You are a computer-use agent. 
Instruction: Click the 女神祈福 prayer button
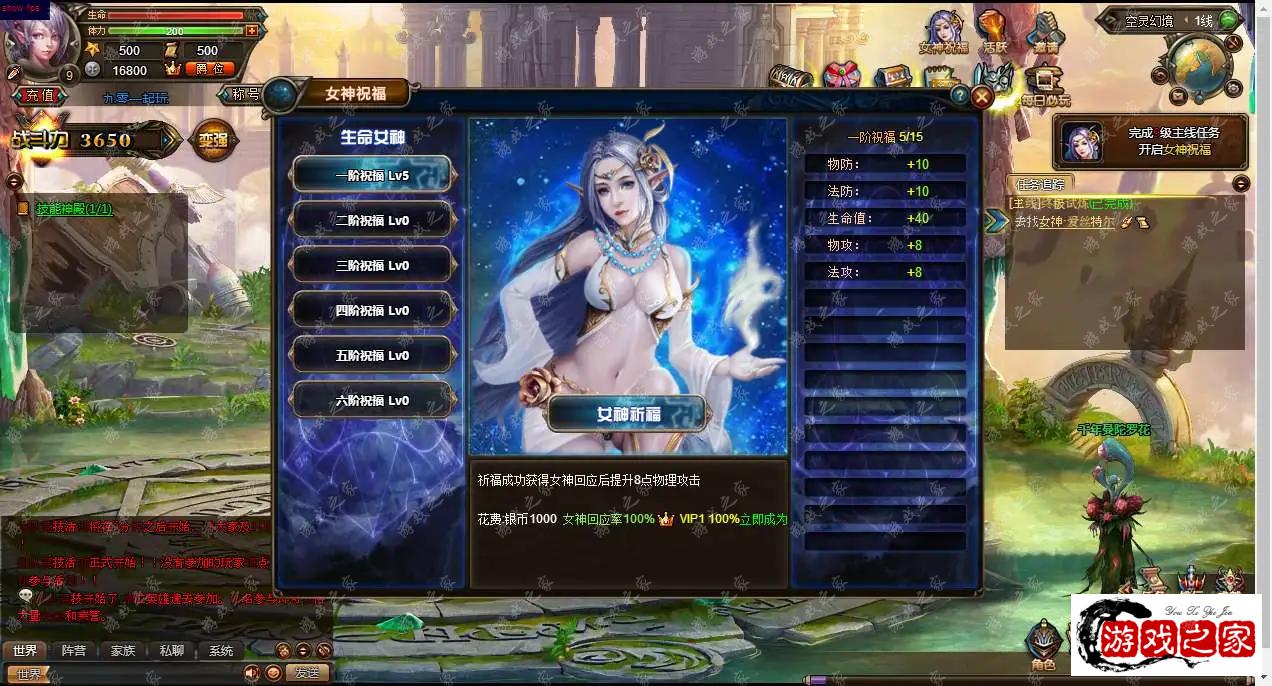pos(628,413)
